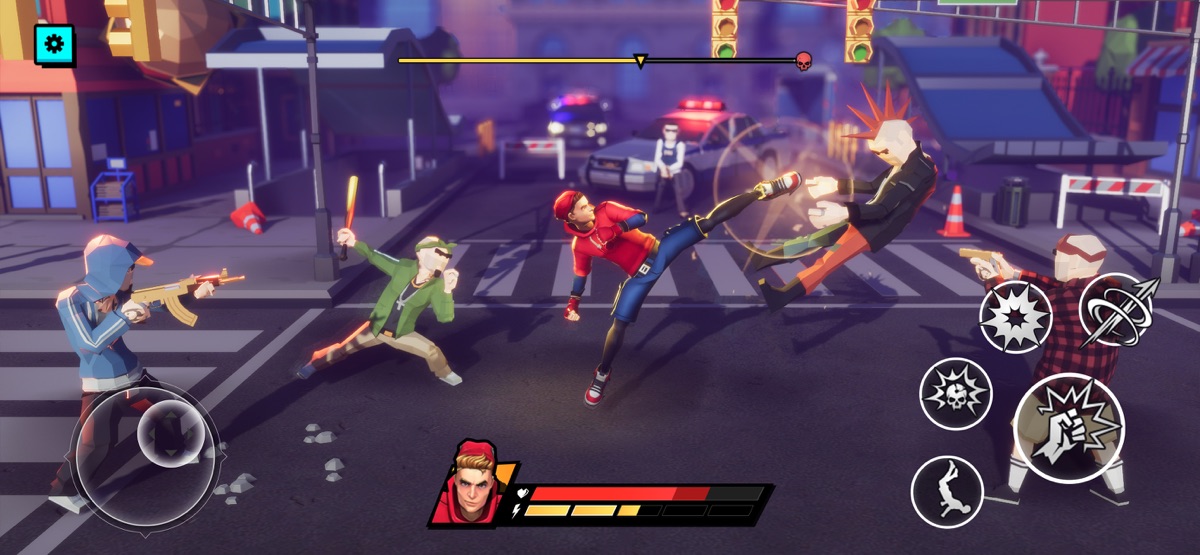Activate the skull explosion special skill
Viewport: 1200px width, 555px height.
tap(956, 393)
